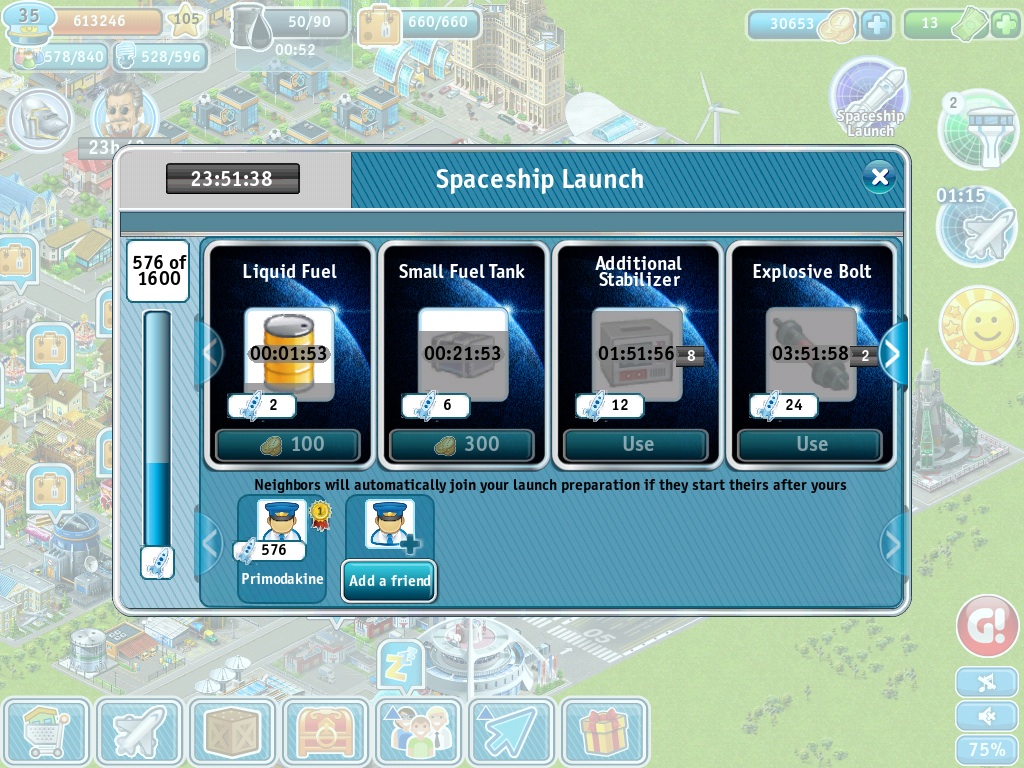Use the Additional Stabilizer
Screen dimensions: 1024x768
[x=636, y=445]
